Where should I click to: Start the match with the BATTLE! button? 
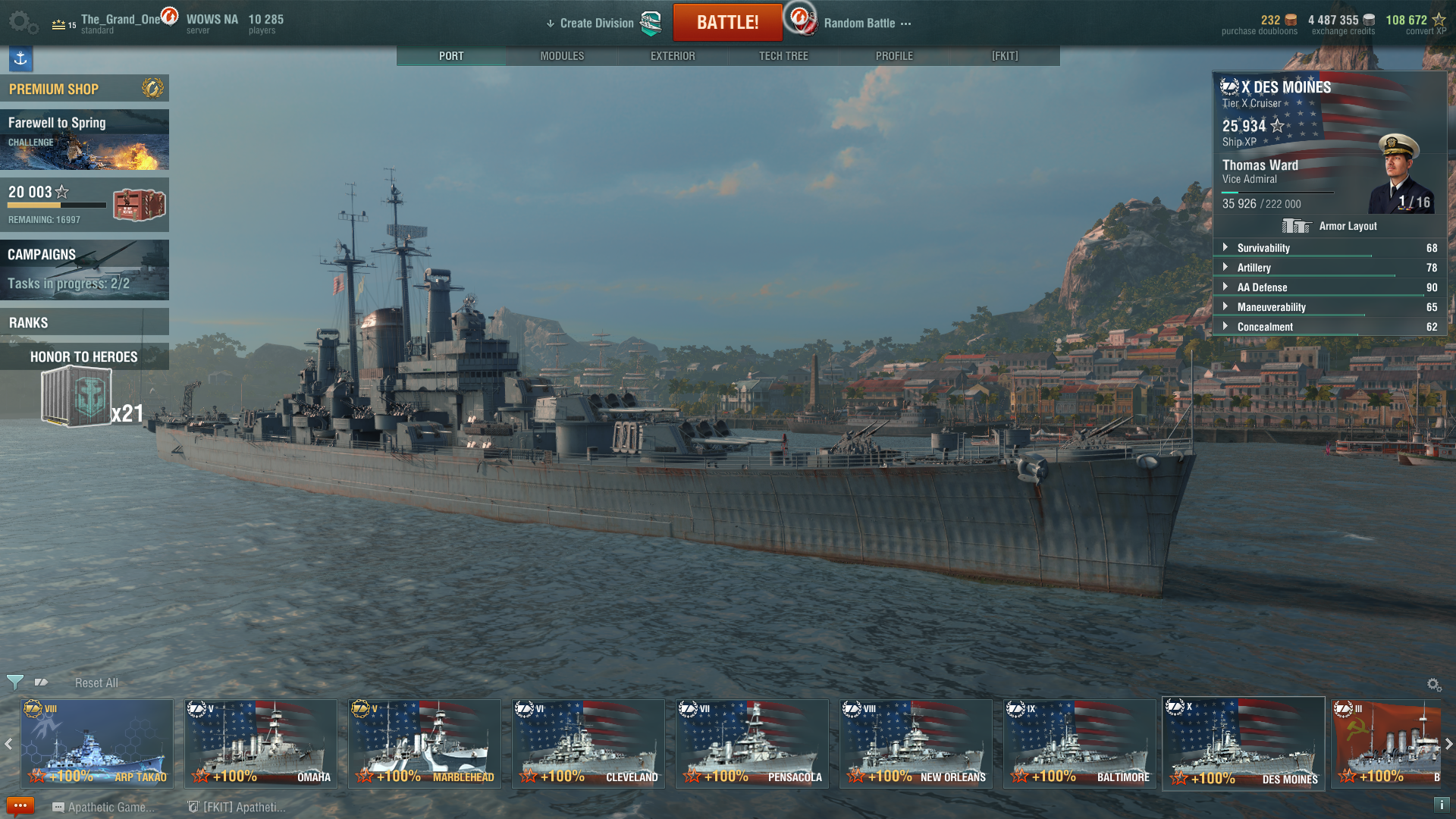pyautogui.click(x=727, y=23)
